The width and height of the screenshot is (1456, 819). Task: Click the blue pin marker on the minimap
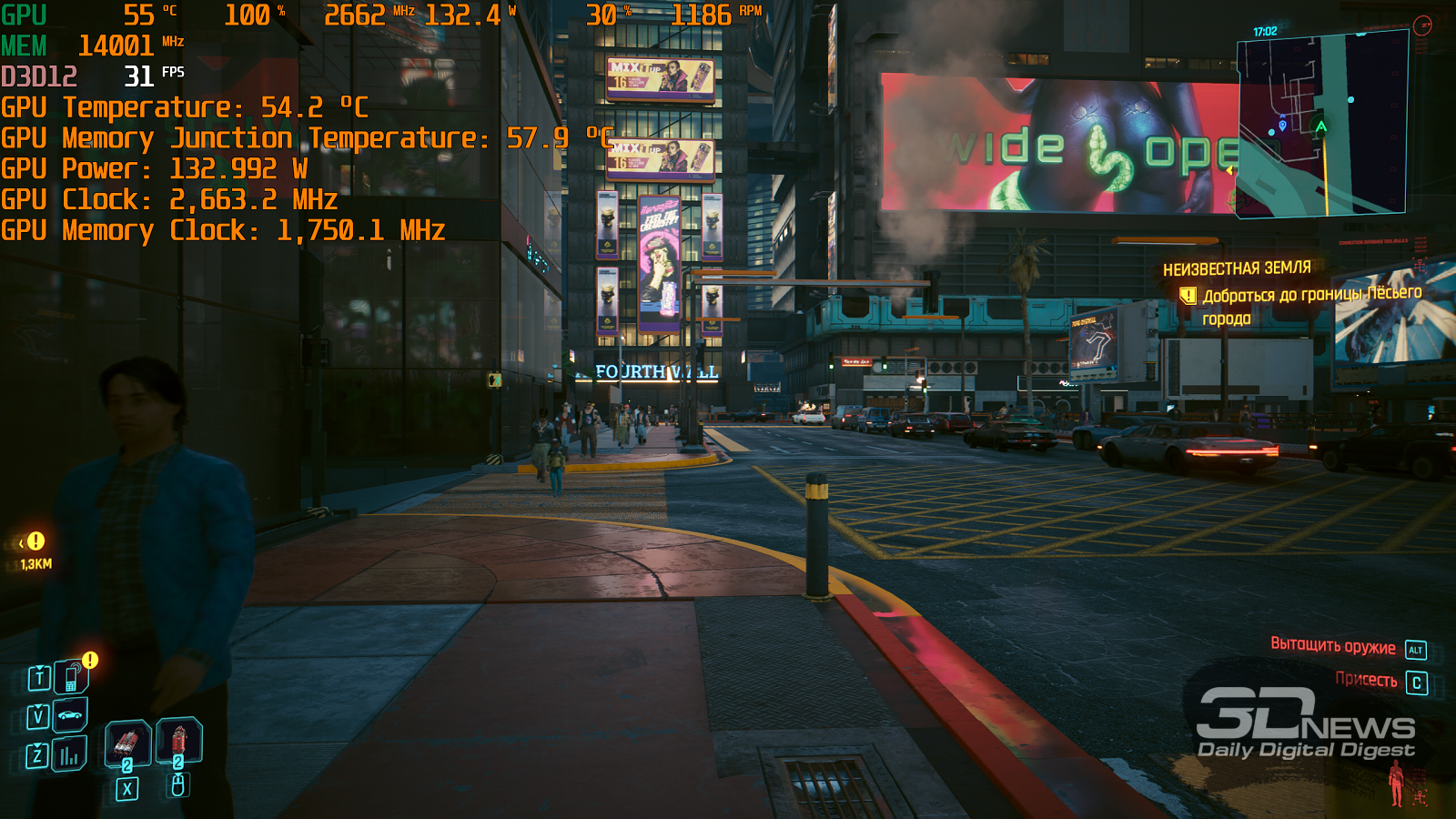pyautogui.click(x=1283, y=126)
